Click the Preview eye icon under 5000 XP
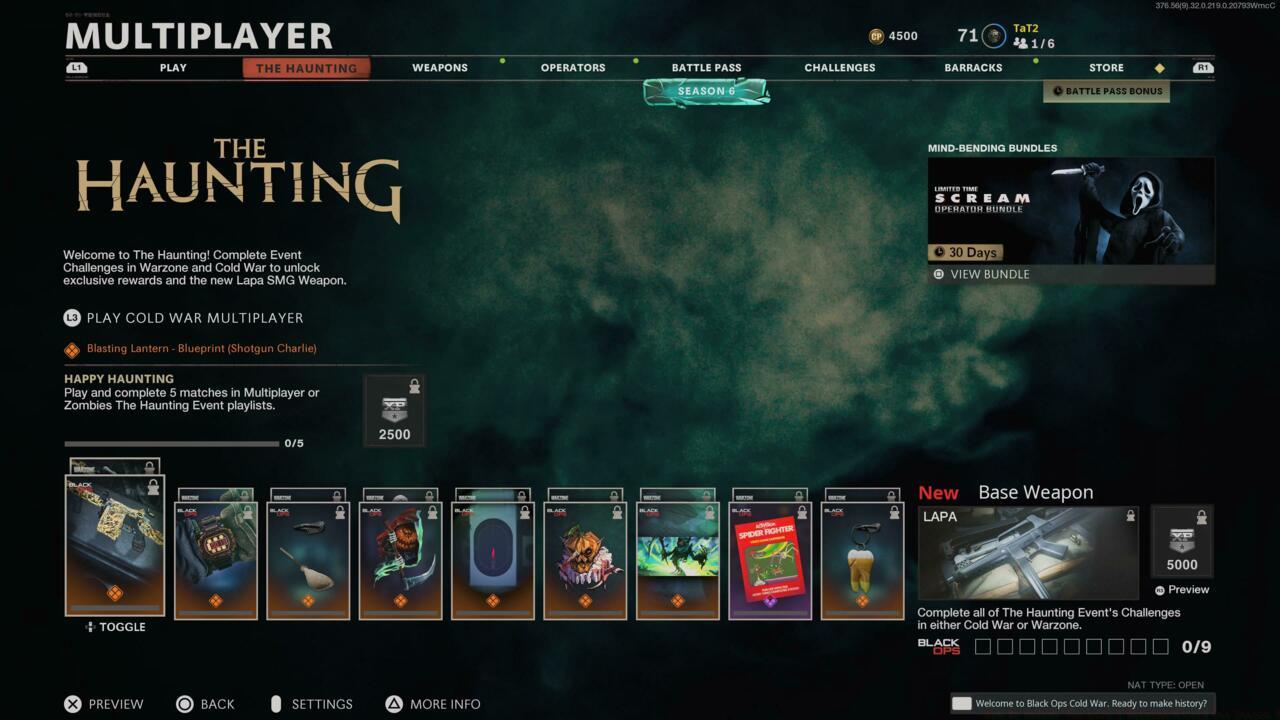The width and height of the screenshot is (1280, 720). [x=1163, y=590]
